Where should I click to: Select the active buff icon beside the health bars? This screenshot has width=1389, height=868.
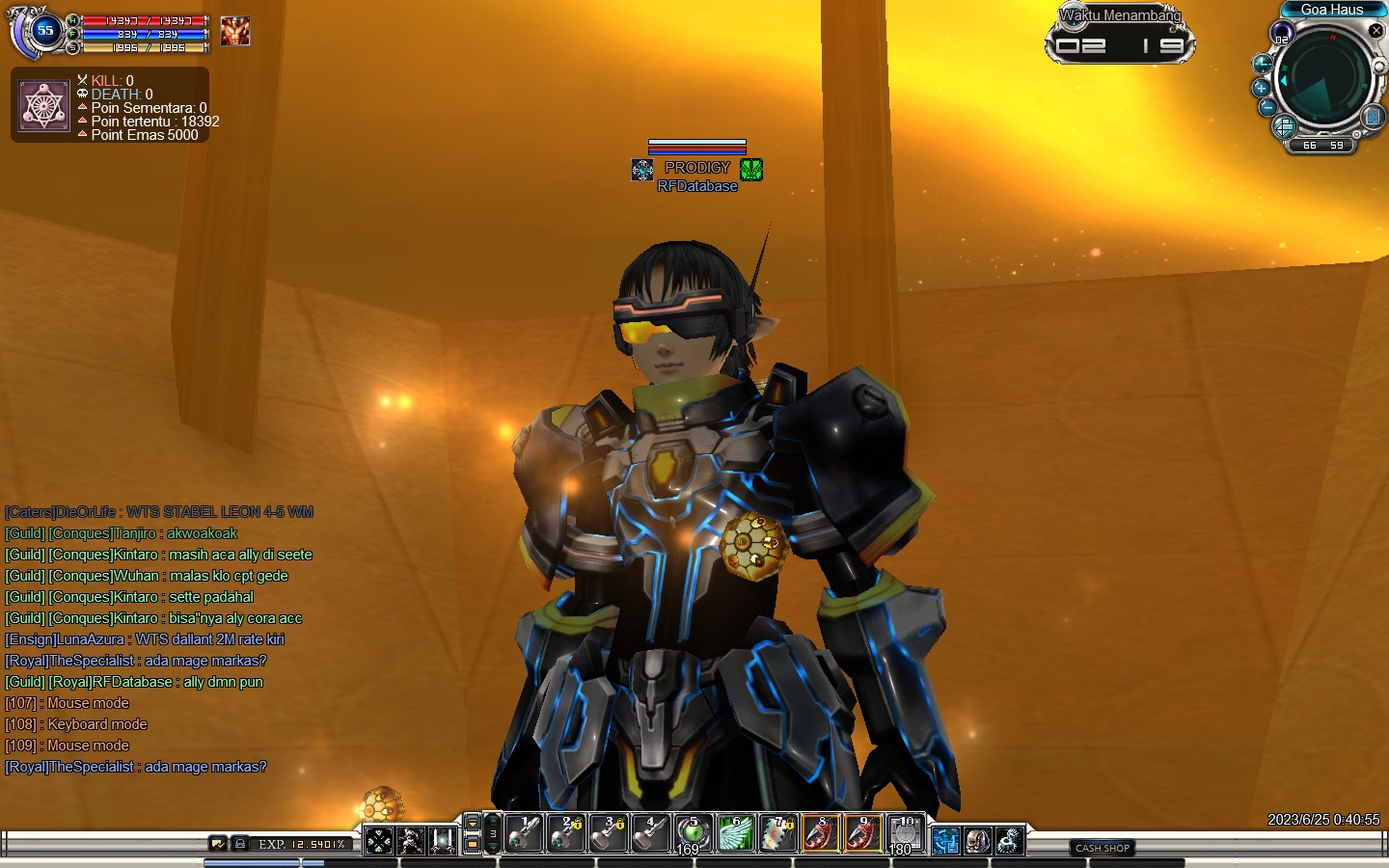pos(234,31)
